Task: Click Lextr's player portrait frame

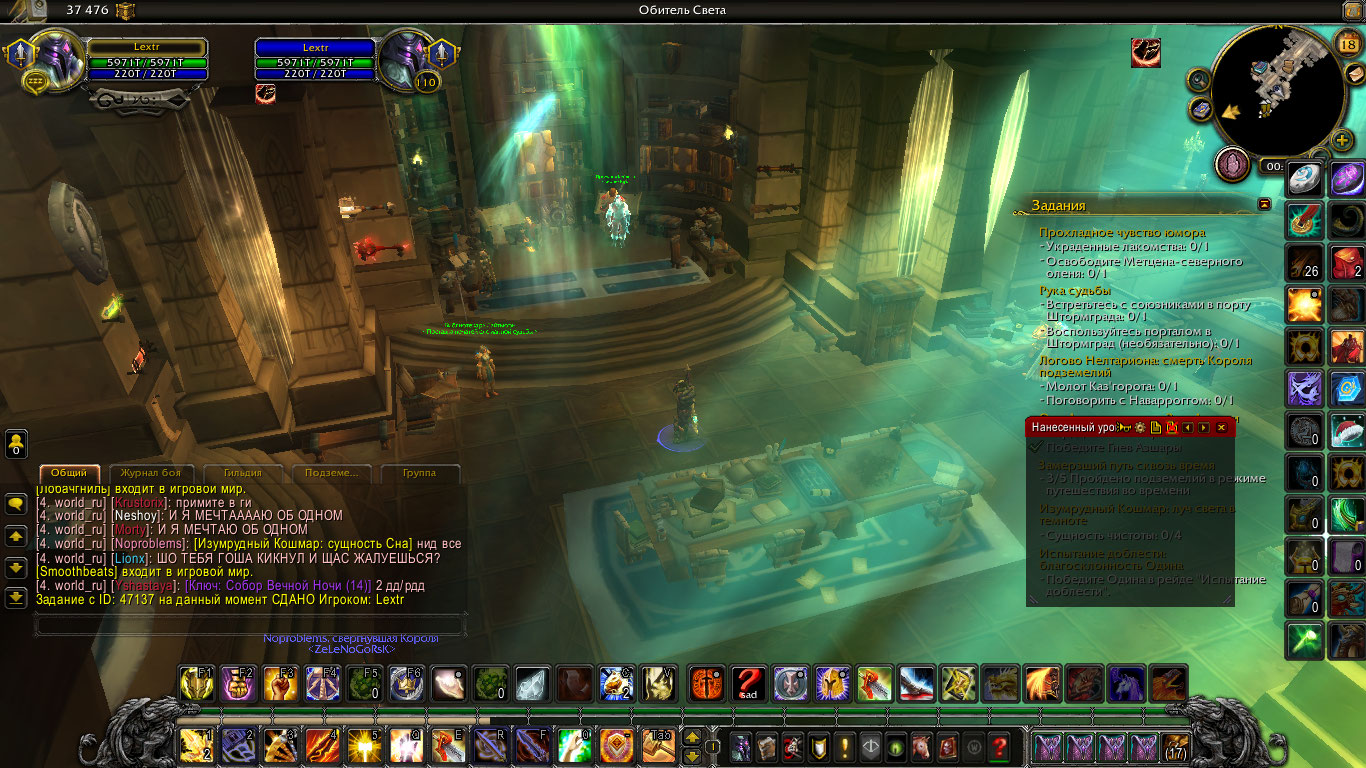Action: coord(58,60)
